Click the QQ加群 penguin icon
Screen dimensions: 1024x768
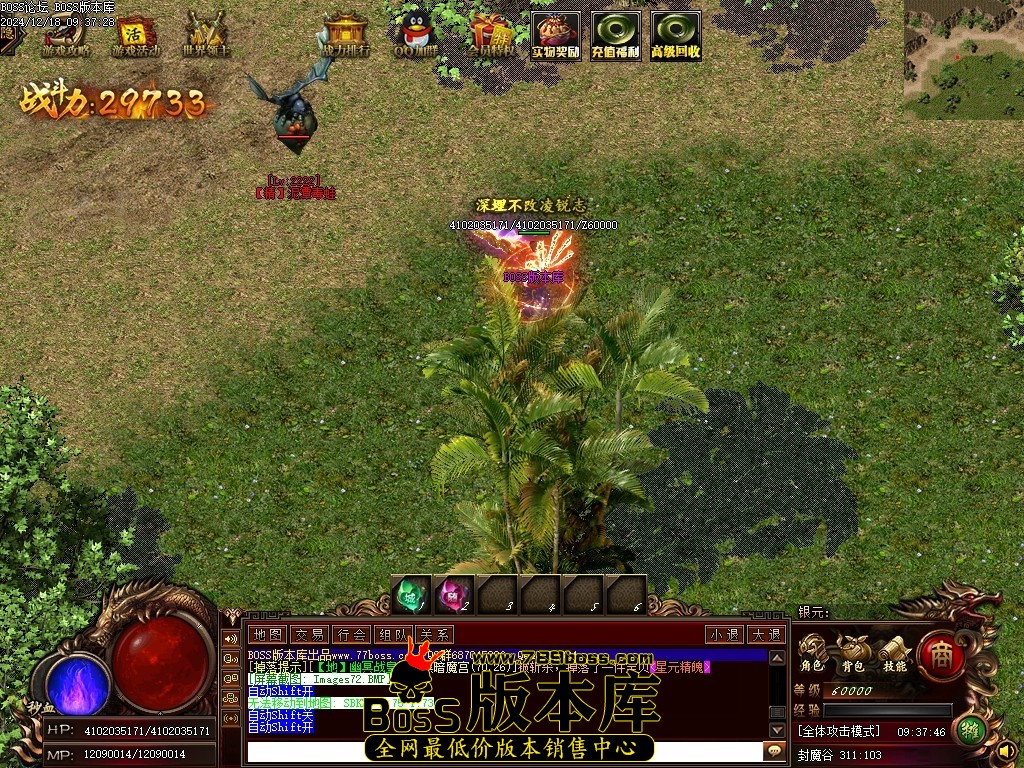tap(415, 34)
